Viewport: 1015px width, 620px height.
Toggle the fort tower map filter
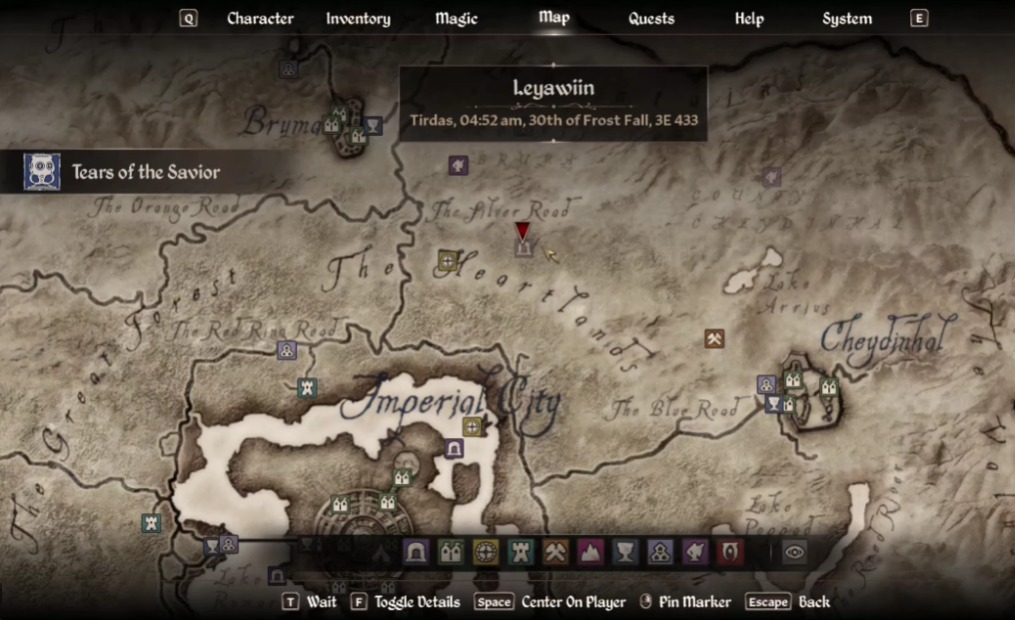pyautogui.click(x=521, y=552)
